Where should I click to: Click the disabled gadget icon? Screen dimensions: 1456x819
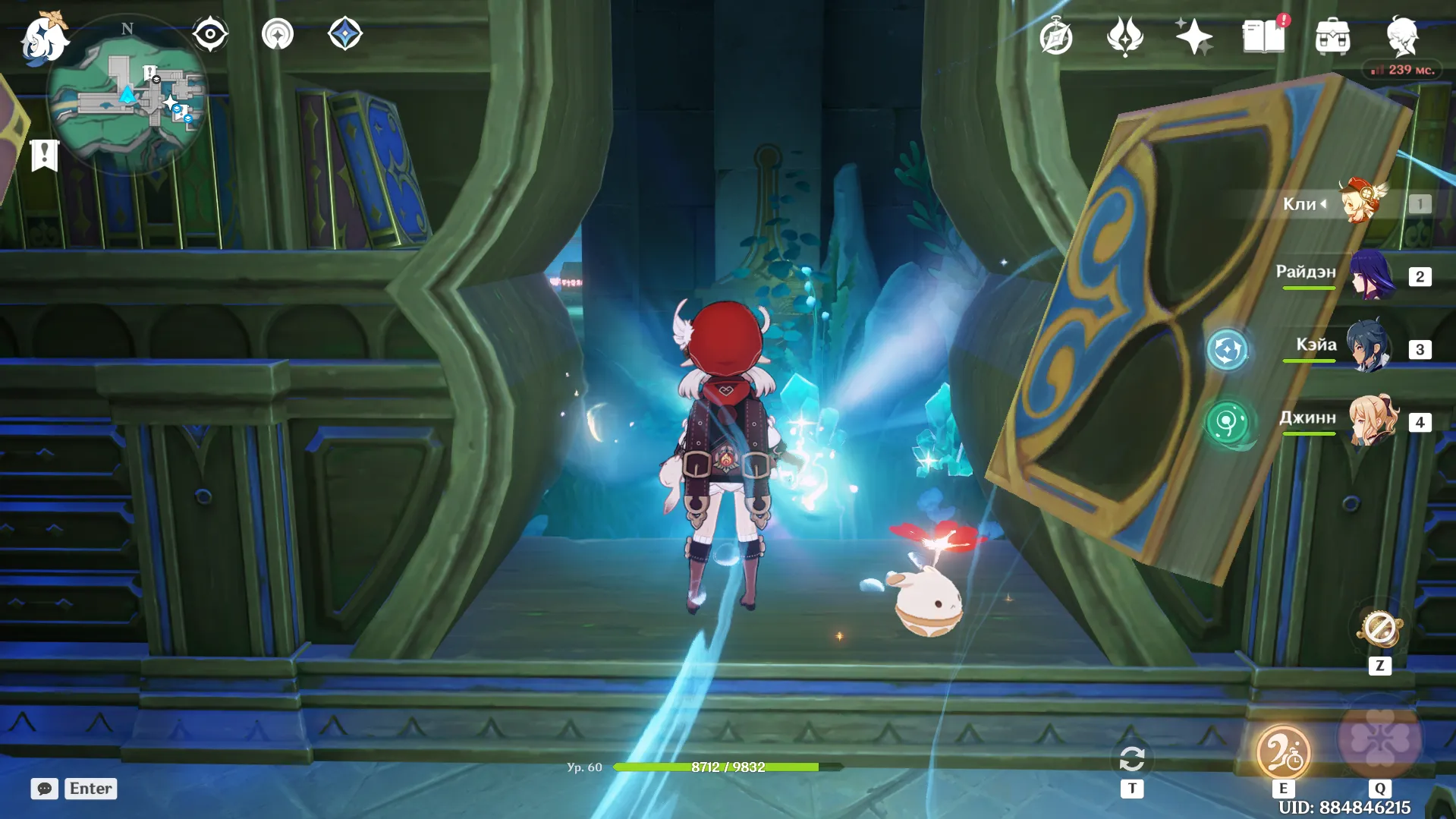click(x=1379, y=628)
